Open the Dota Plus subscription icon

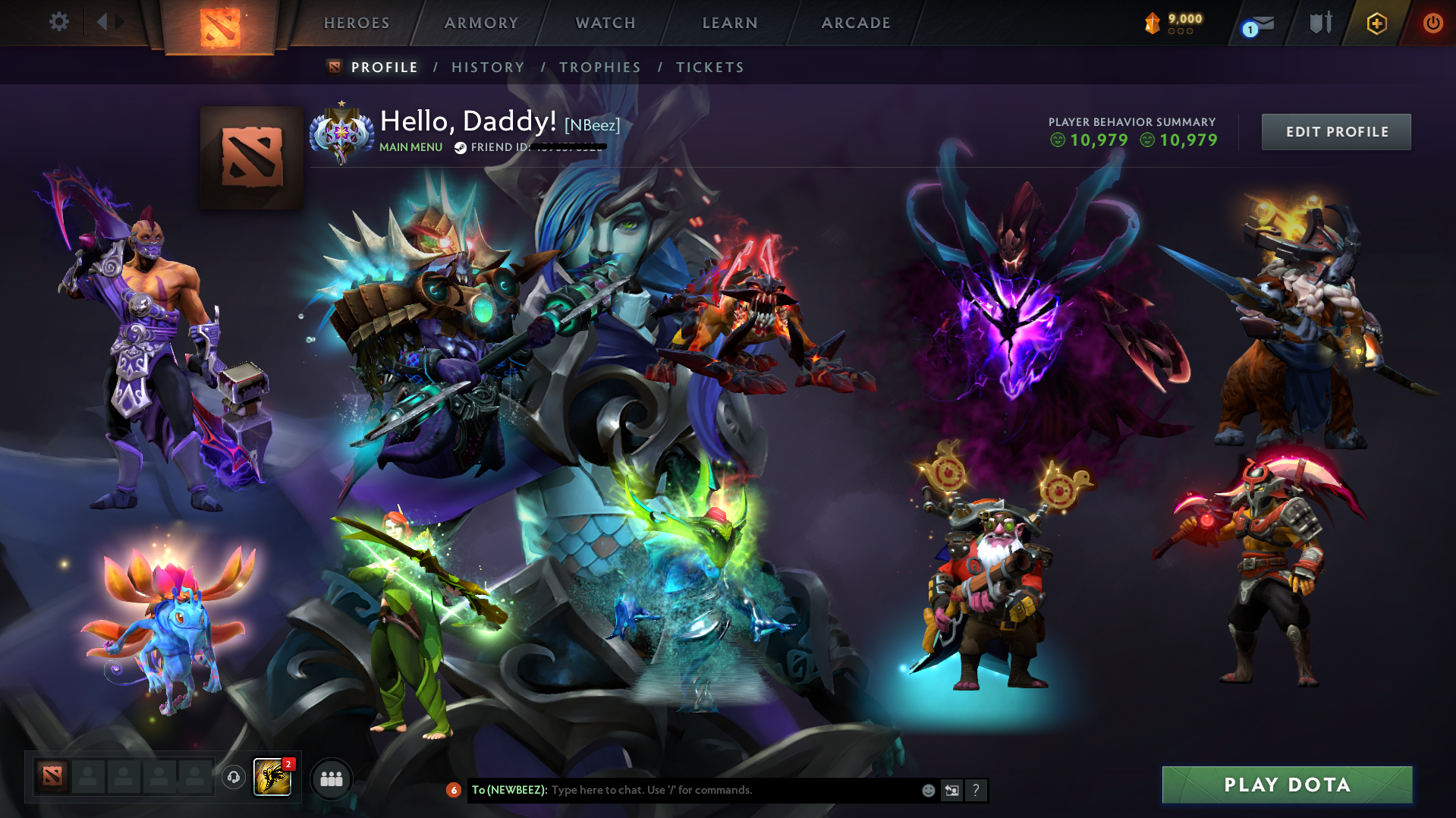click(x=1376, y=23)
